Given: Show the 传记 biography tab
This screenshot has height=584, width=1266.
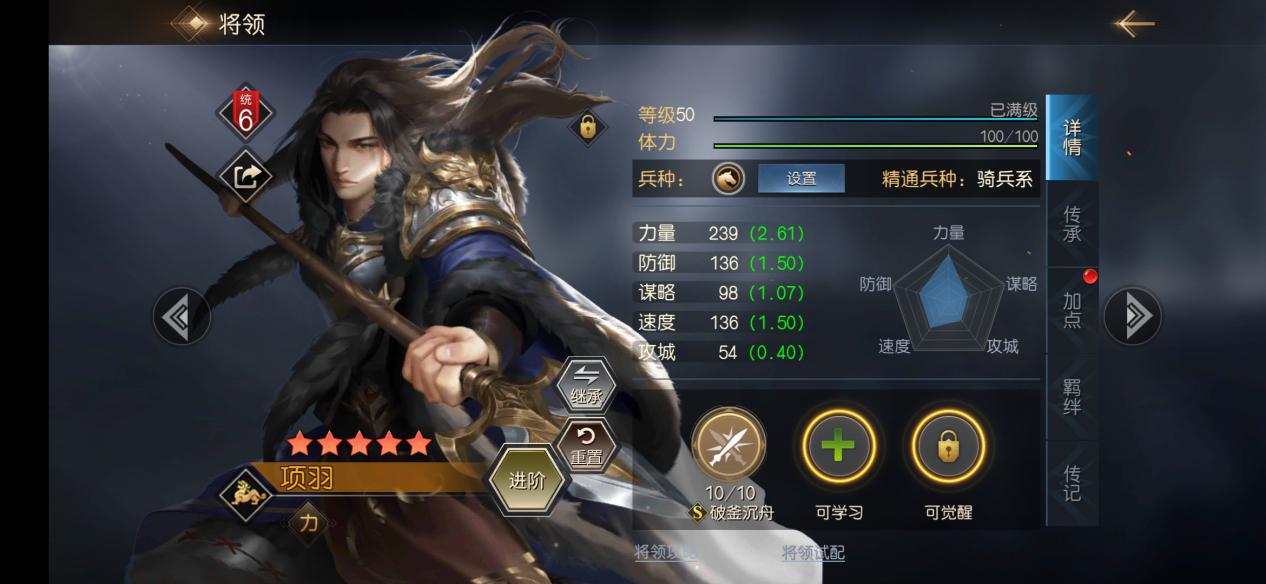Looking at the screenshot, I should [x=1072, y=482].
